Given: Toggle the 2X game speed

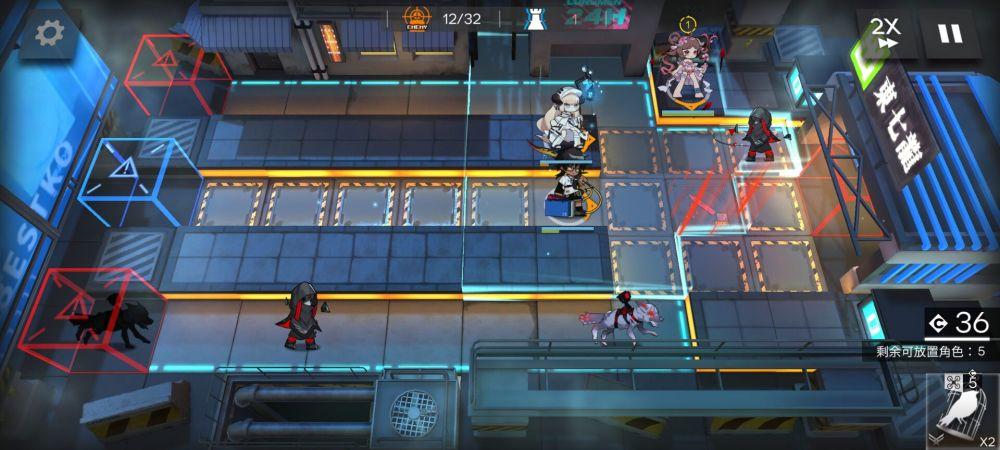Looking at the screenshot, I should pyautogui.click(x=884, y=34).
